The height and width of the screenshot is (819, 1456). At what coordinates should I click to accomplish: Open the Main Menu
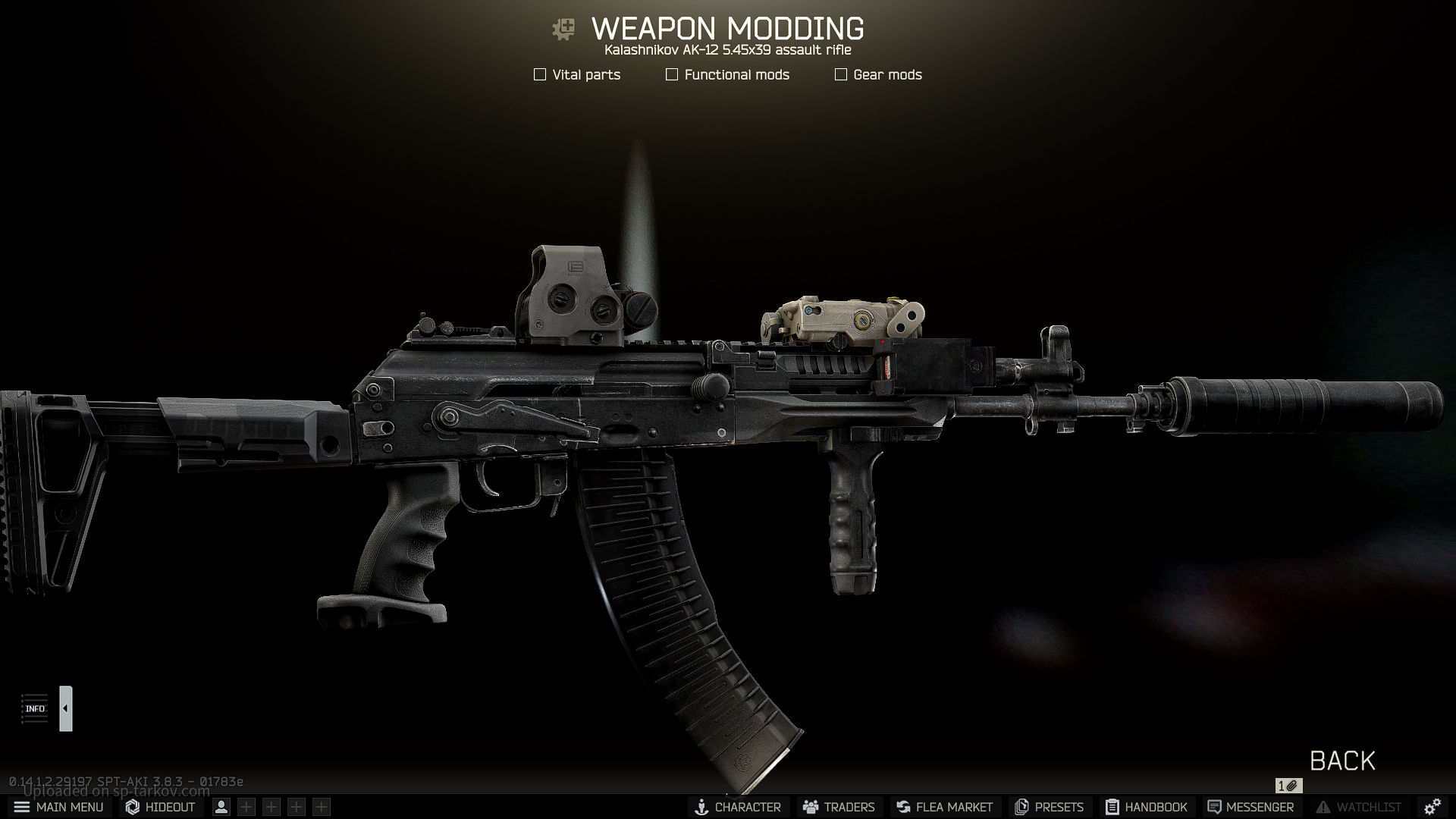58,807
